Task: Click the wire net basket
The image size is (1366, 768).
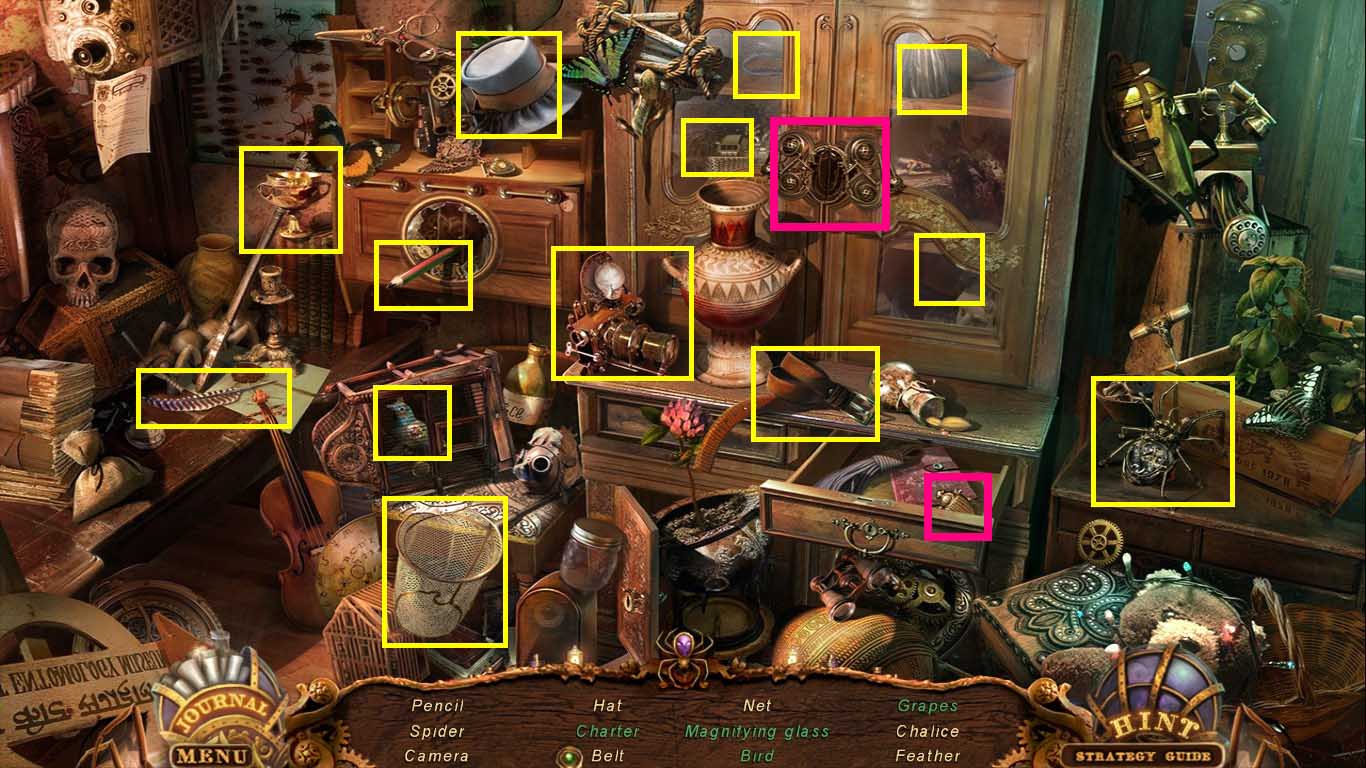Action: [x=445, y=570]
